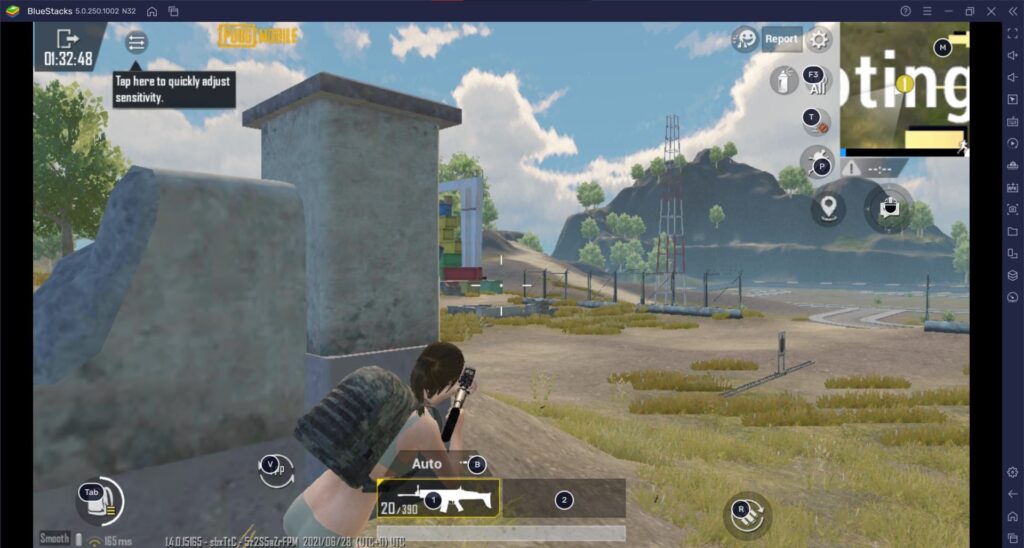
Task: Expand the minimap
Action: click(x=905, y=88)
